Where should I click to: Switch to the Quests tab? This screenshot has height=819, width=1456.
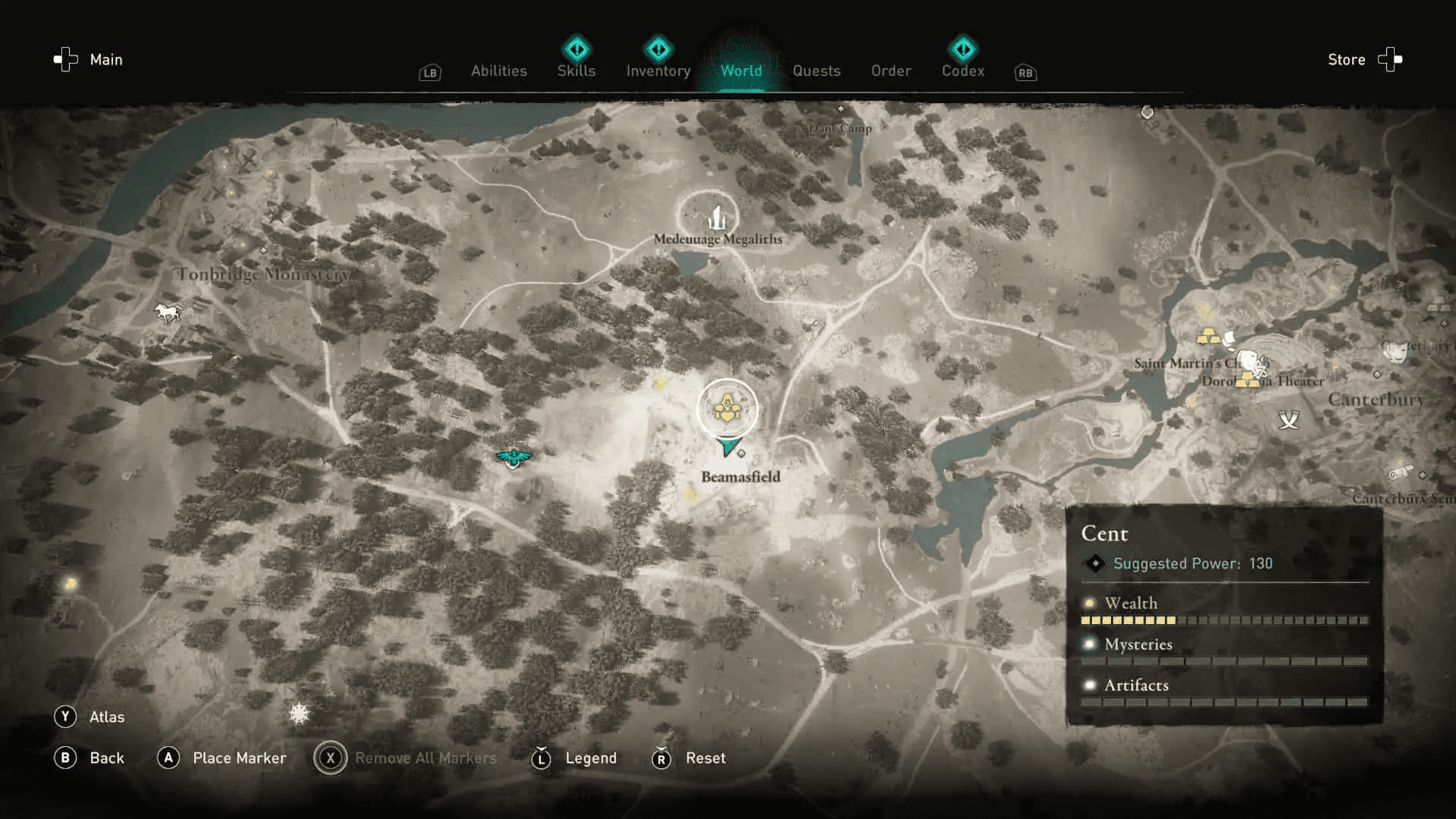pyautogui.click(x=817, y=71)
